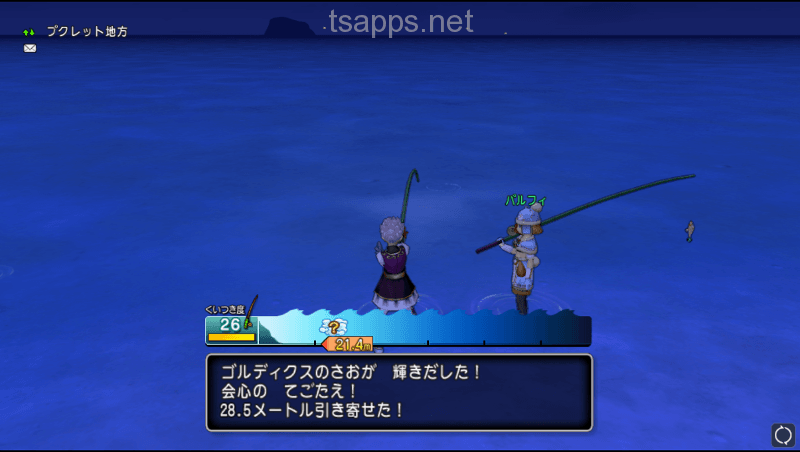
Task: Advance the fishing message dialogue box
Action: tap(399, 392)
